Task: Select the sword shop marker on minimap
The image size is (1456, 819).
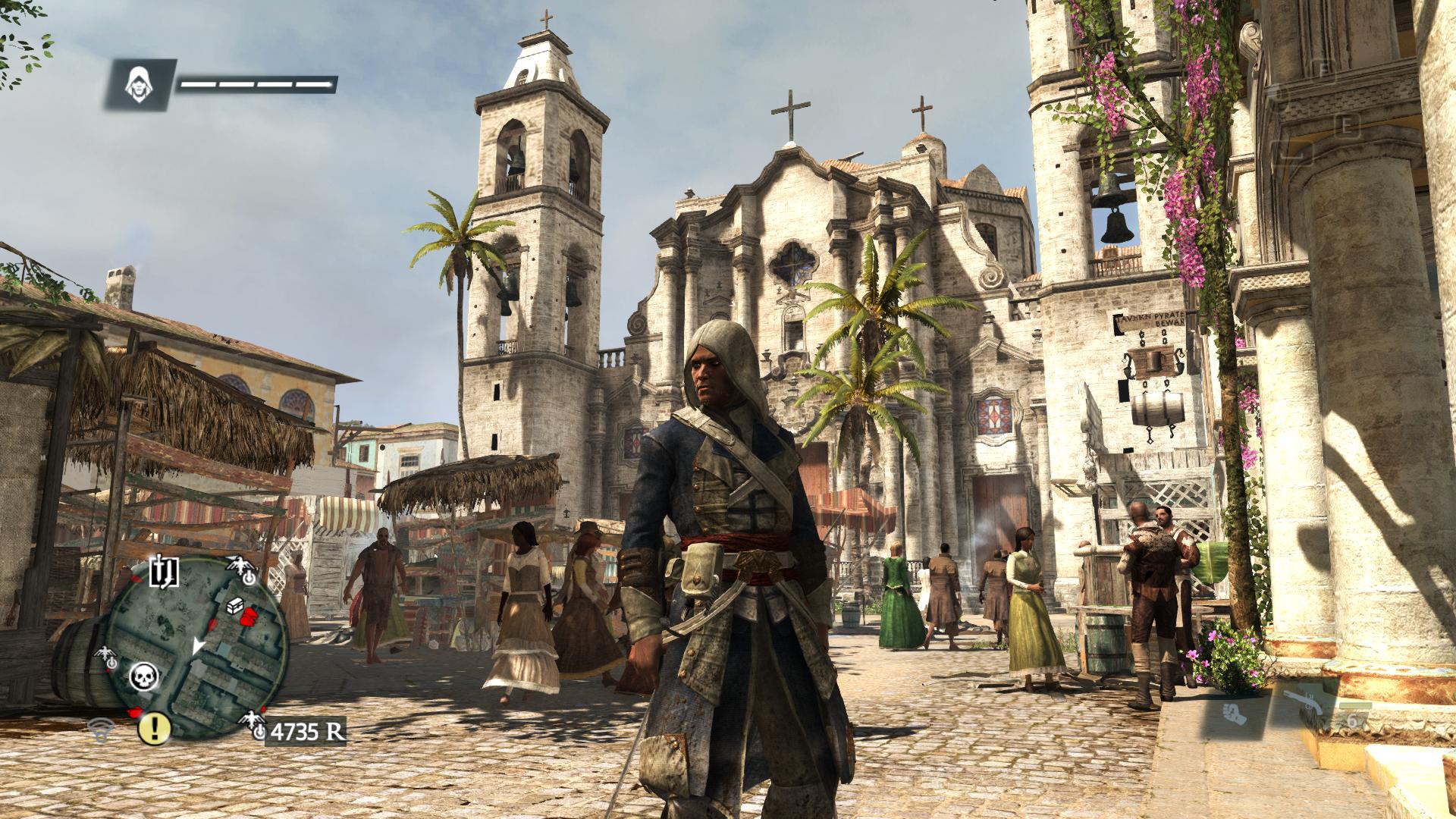Action: pos(163,573)
